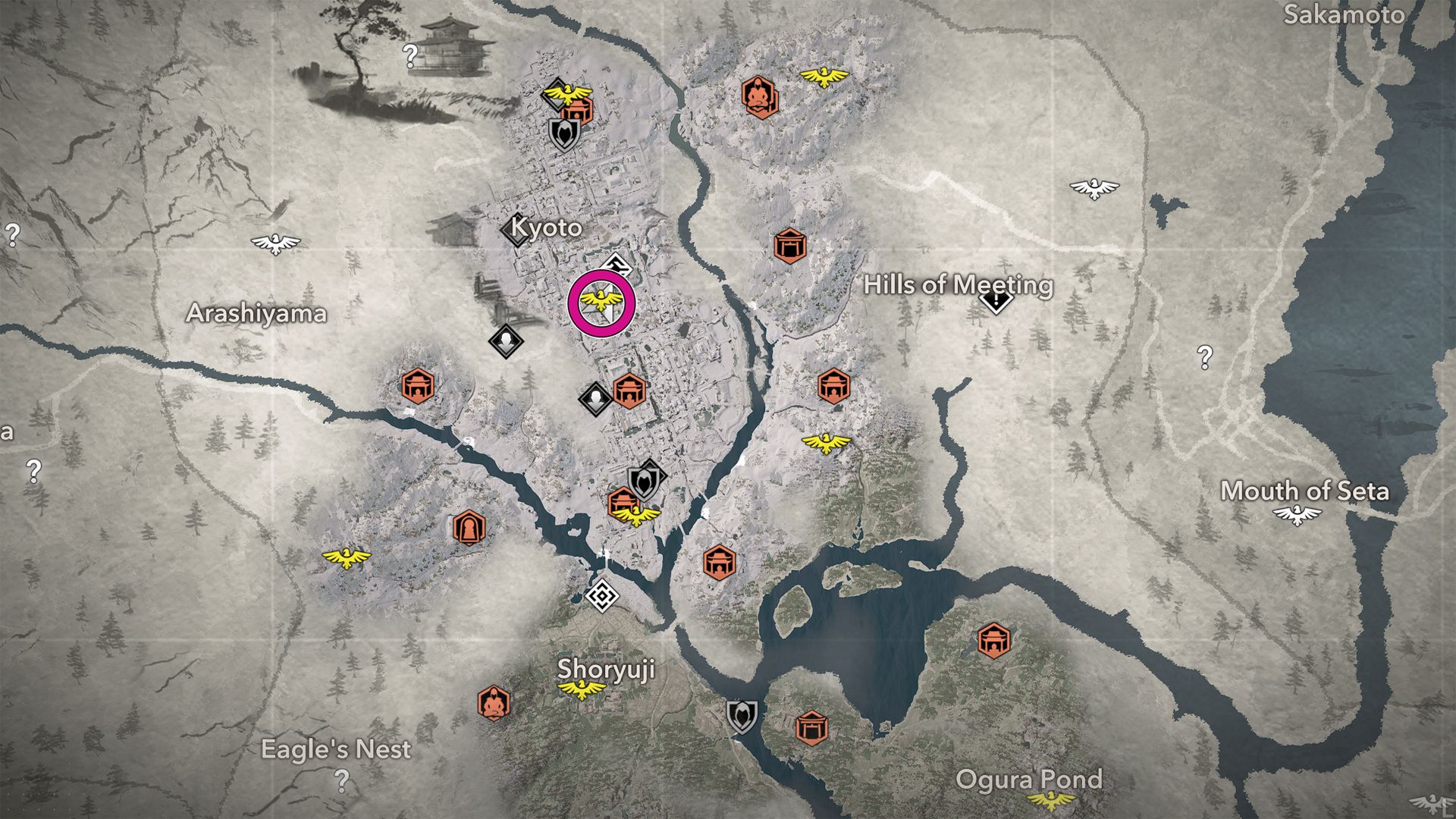Select the Kyoto location label
Screen dimensions: 1456x819
[547, 227]
